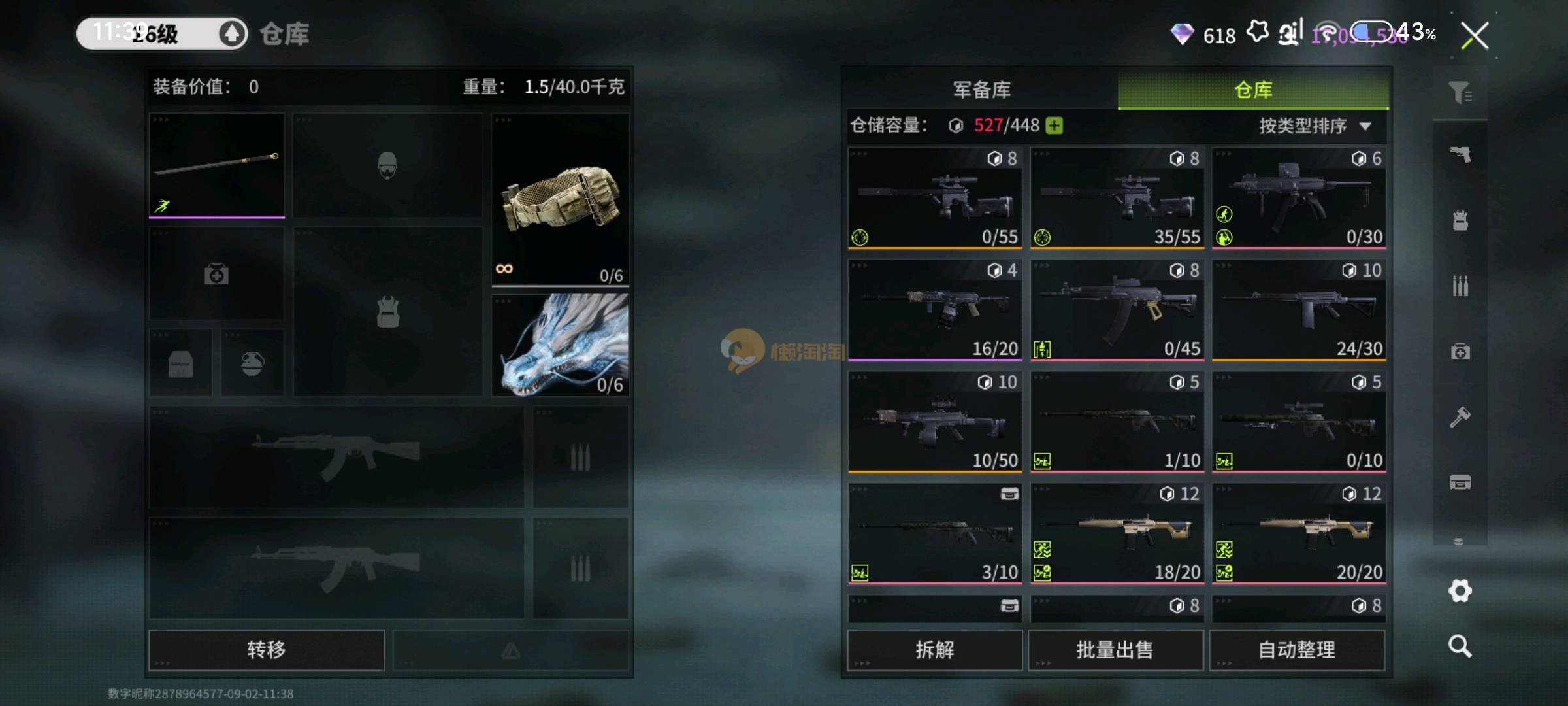Viewport: 1568px width, 706px height.
Task: Expand storage with the green plus button
Action: (x=1054, y=126)
